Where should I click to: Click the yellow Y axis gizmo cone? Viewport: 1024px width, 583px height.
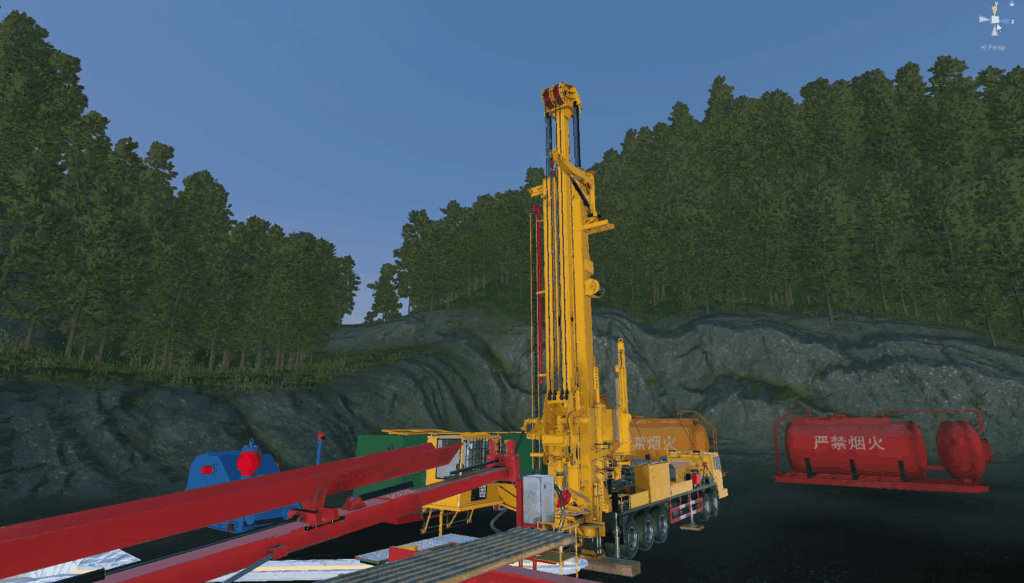[994, 10]
